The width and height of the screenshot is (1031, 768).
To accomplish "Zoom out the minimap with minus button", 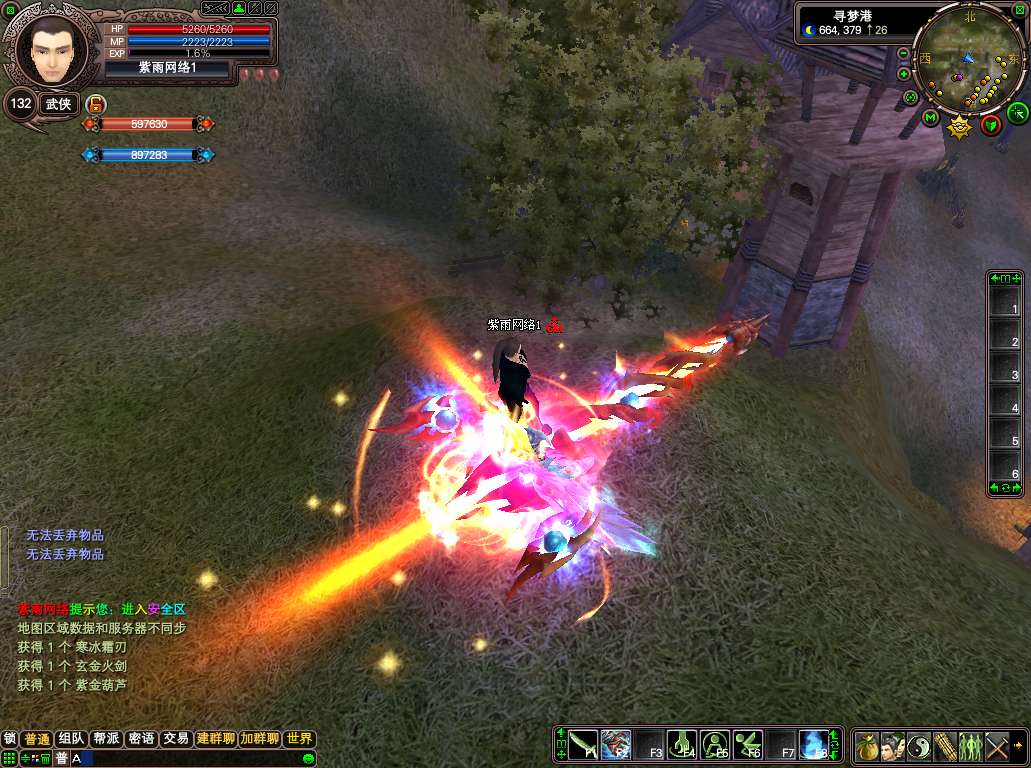I will [904, 53].
